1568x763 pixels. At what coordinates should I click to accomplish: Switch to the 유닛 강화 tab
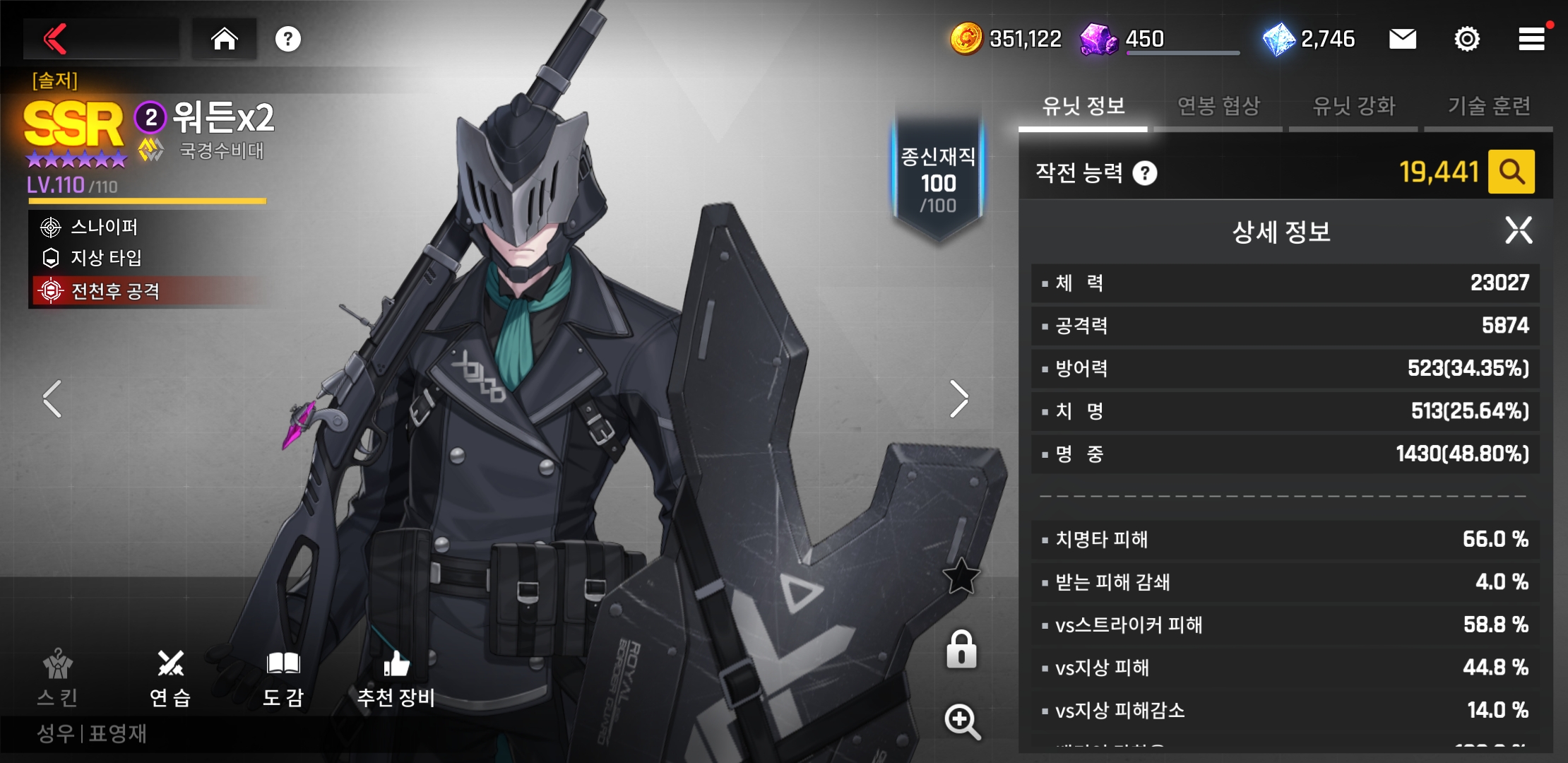pyautogui.click(x=1353, y=107)
